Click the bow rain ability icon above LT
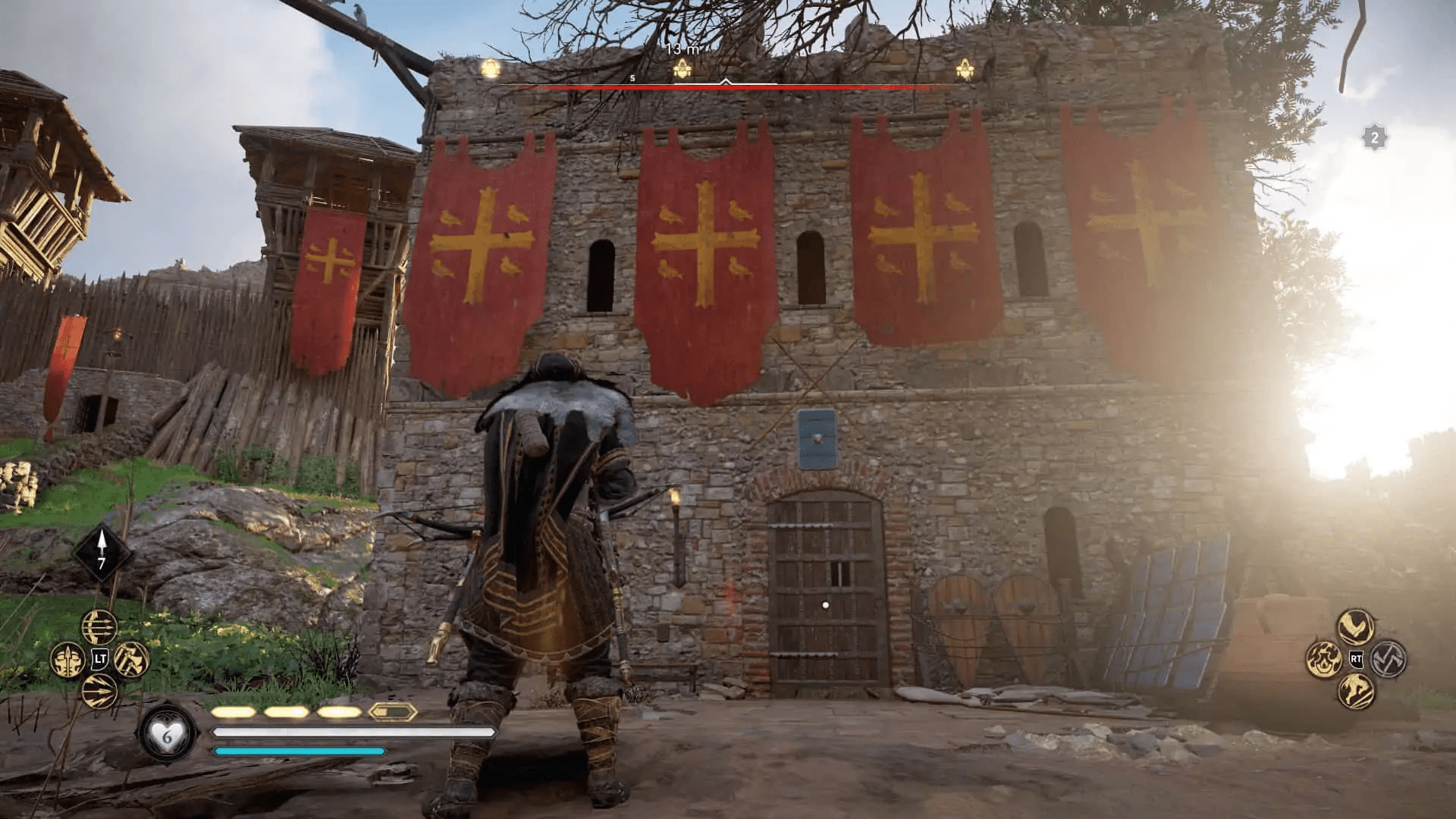Viewport: 1456px width, 819px height. point(98,626)
